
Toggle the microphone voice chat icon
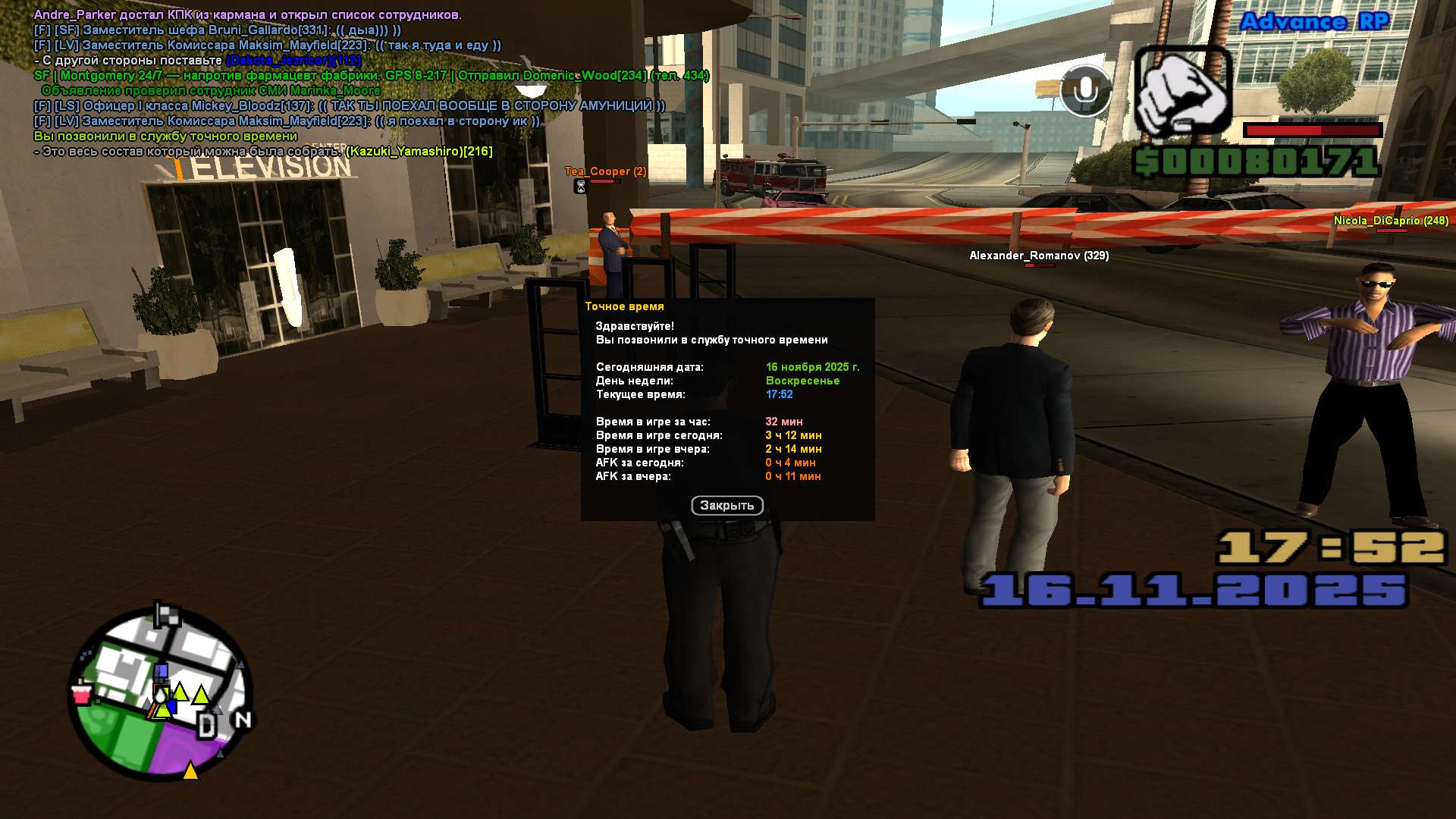tap(1085, 91)
